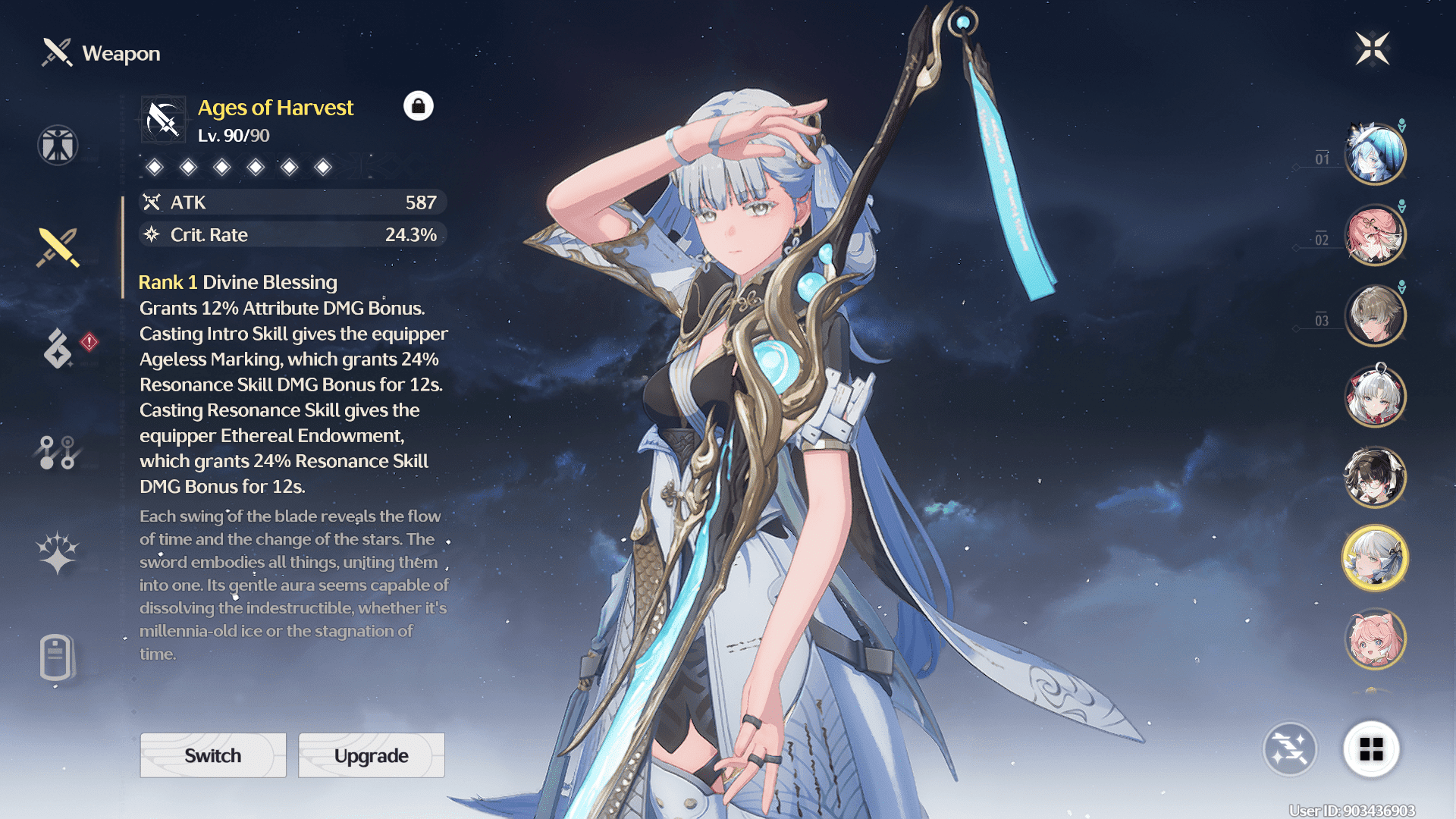The image size is (1456, 819).
Task: Open the character attributes tab
Action: tap(58, 145)
